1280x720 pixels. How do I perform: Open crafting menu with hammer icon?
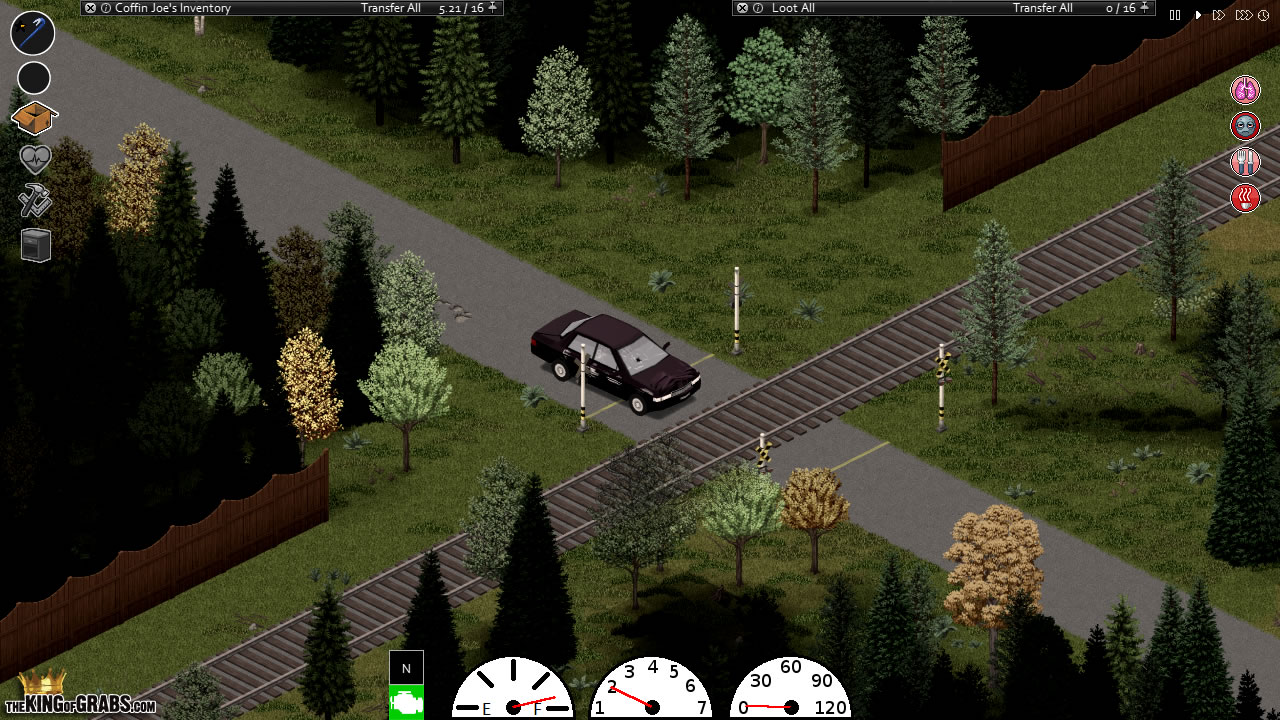point(35,200)
